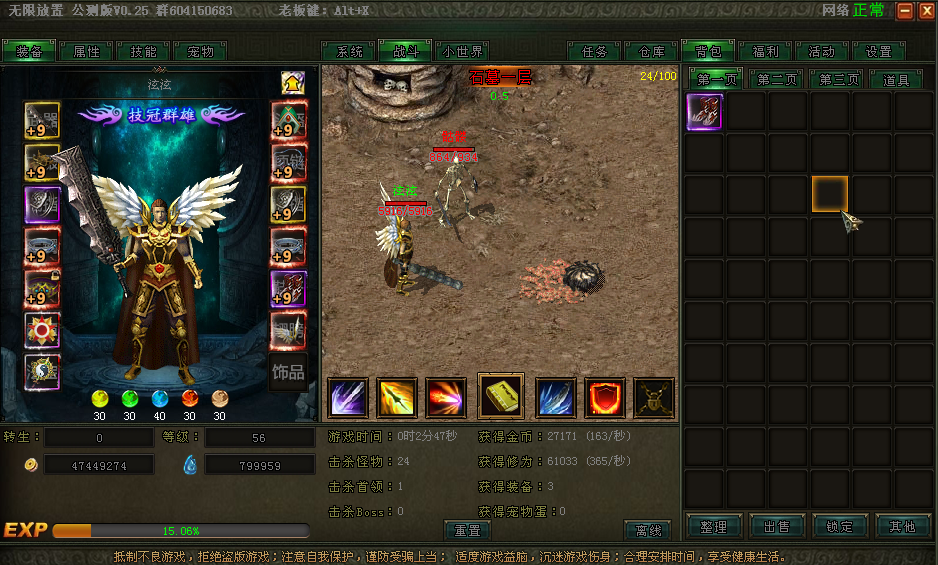Image resolution: width=938 pixels, height=565 pixels.
Task: Open the 任务 quests tab
Action: point(594,52)
